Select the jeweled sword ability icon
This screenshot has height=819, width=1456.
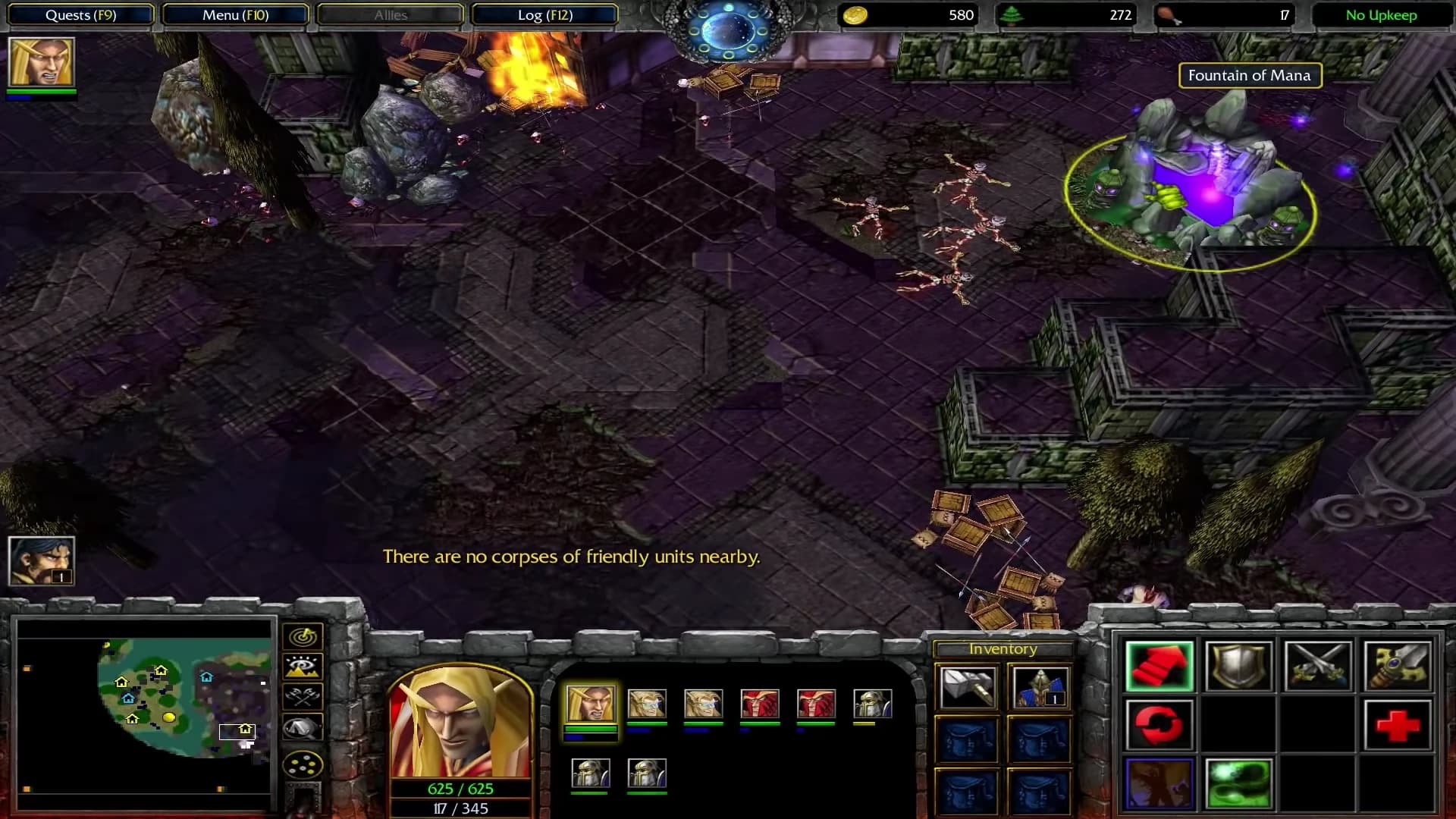[1398, 665]
